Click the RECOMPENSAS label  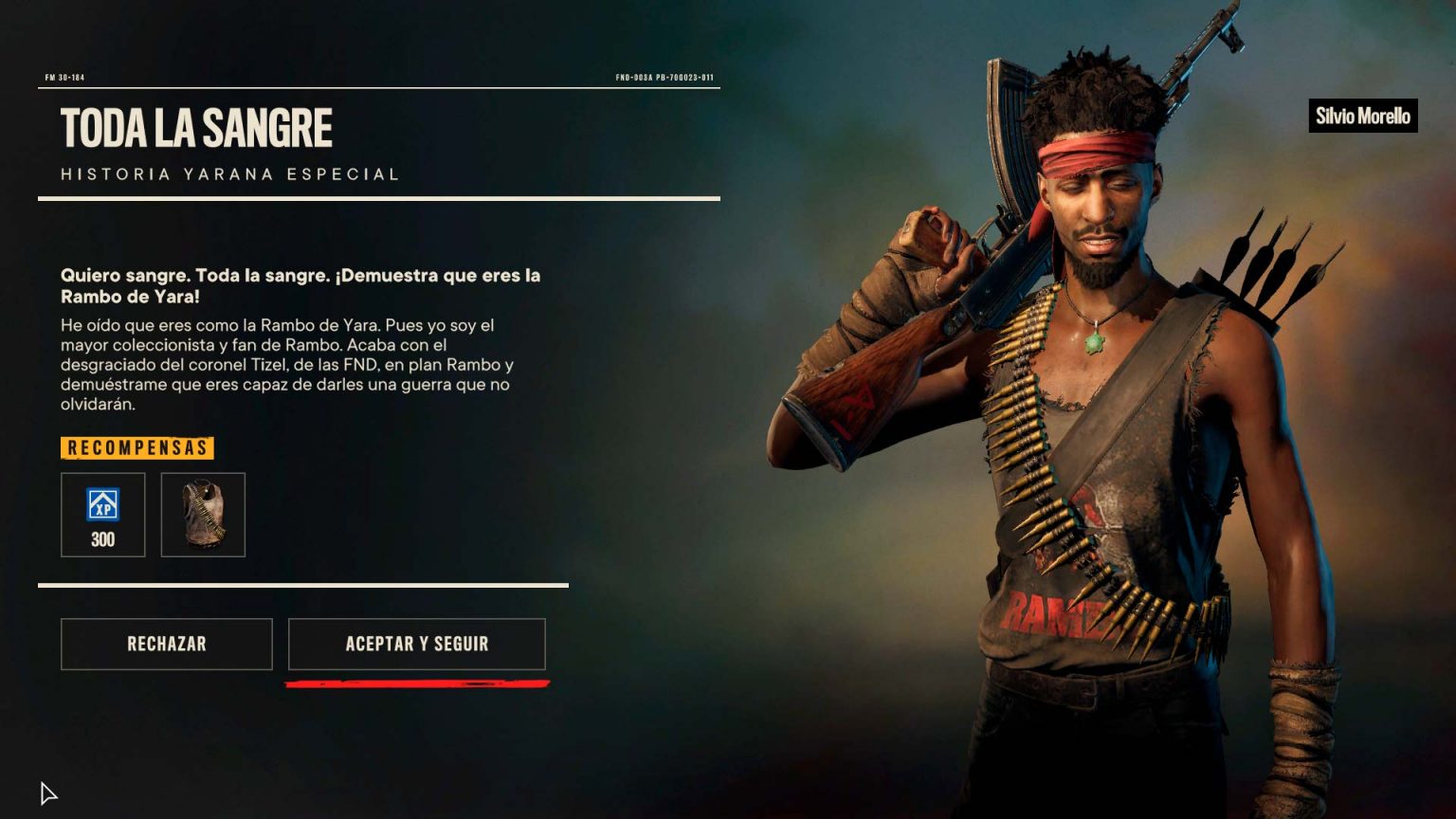tap(137, 447)
